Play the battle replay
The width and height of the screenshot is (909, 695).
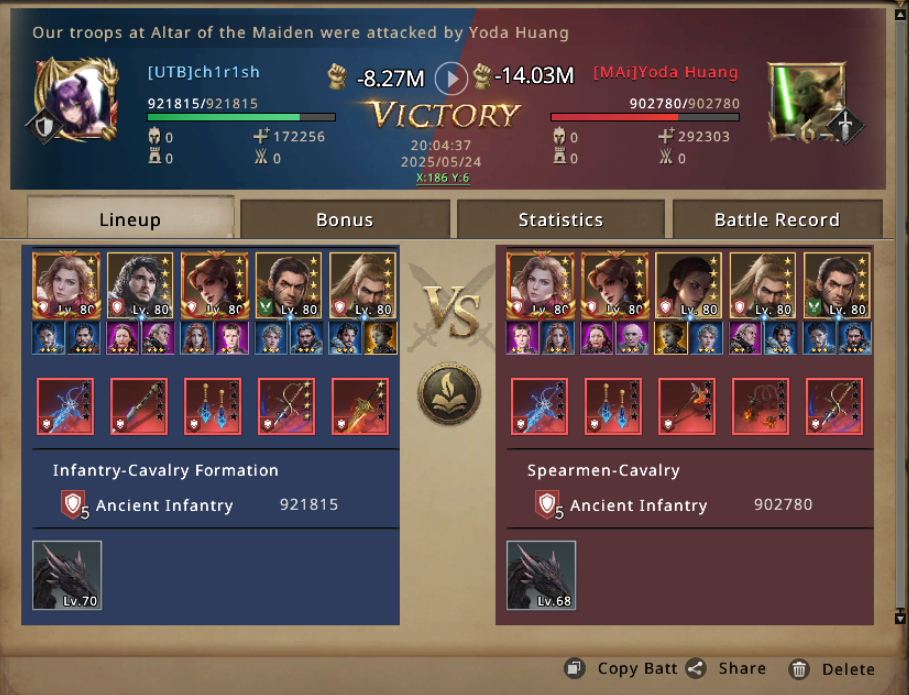(453, 77)
